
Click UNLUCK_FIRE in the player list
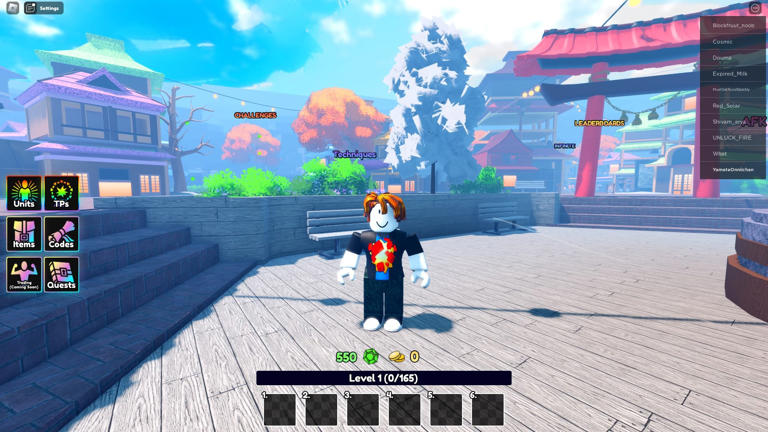click(x=733, y=138)
